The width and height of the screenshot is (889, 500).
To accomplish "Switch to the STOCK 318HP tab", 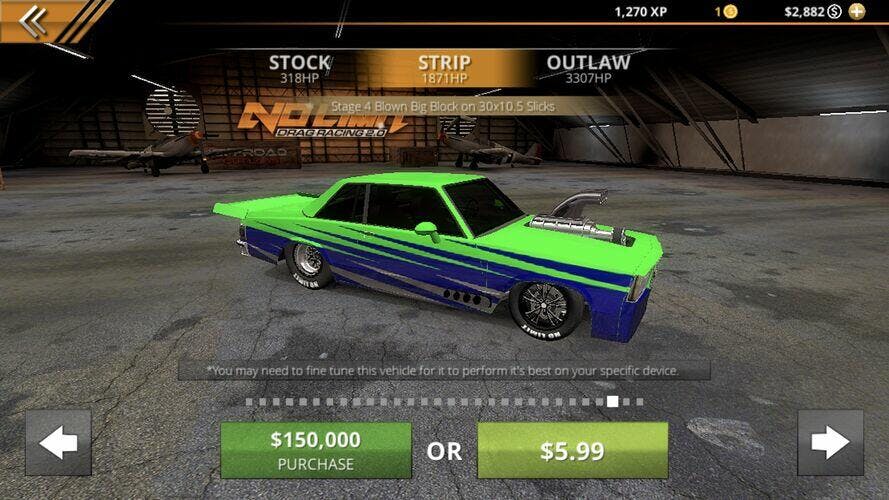I will 299,68.
